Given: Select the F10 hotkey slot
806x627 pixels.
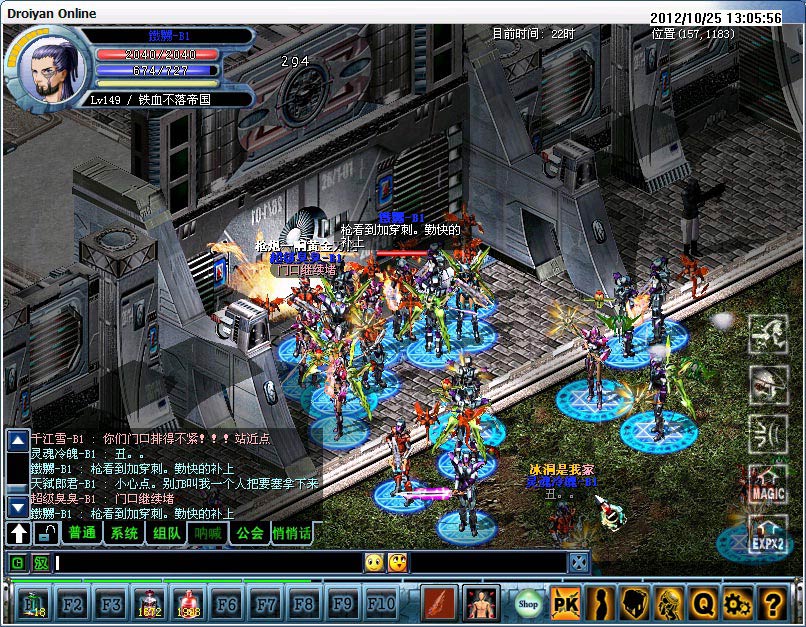Looking at the screenshot, I should (x=381, y=603).
